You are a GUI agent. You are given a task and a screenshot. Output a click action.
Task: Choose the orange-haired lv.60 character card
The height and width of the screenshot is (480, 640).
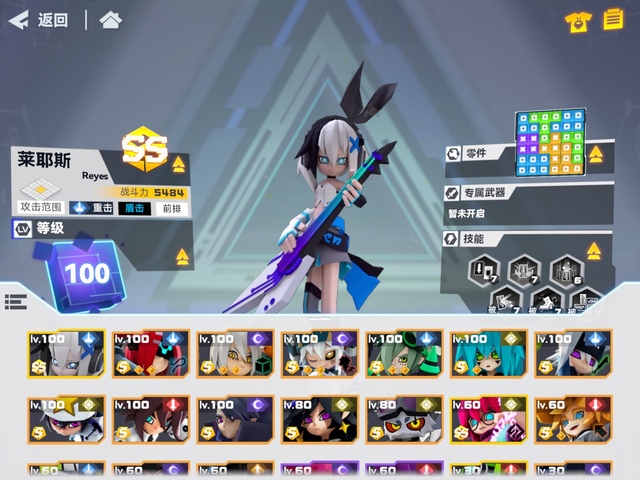tap(571, 421)
